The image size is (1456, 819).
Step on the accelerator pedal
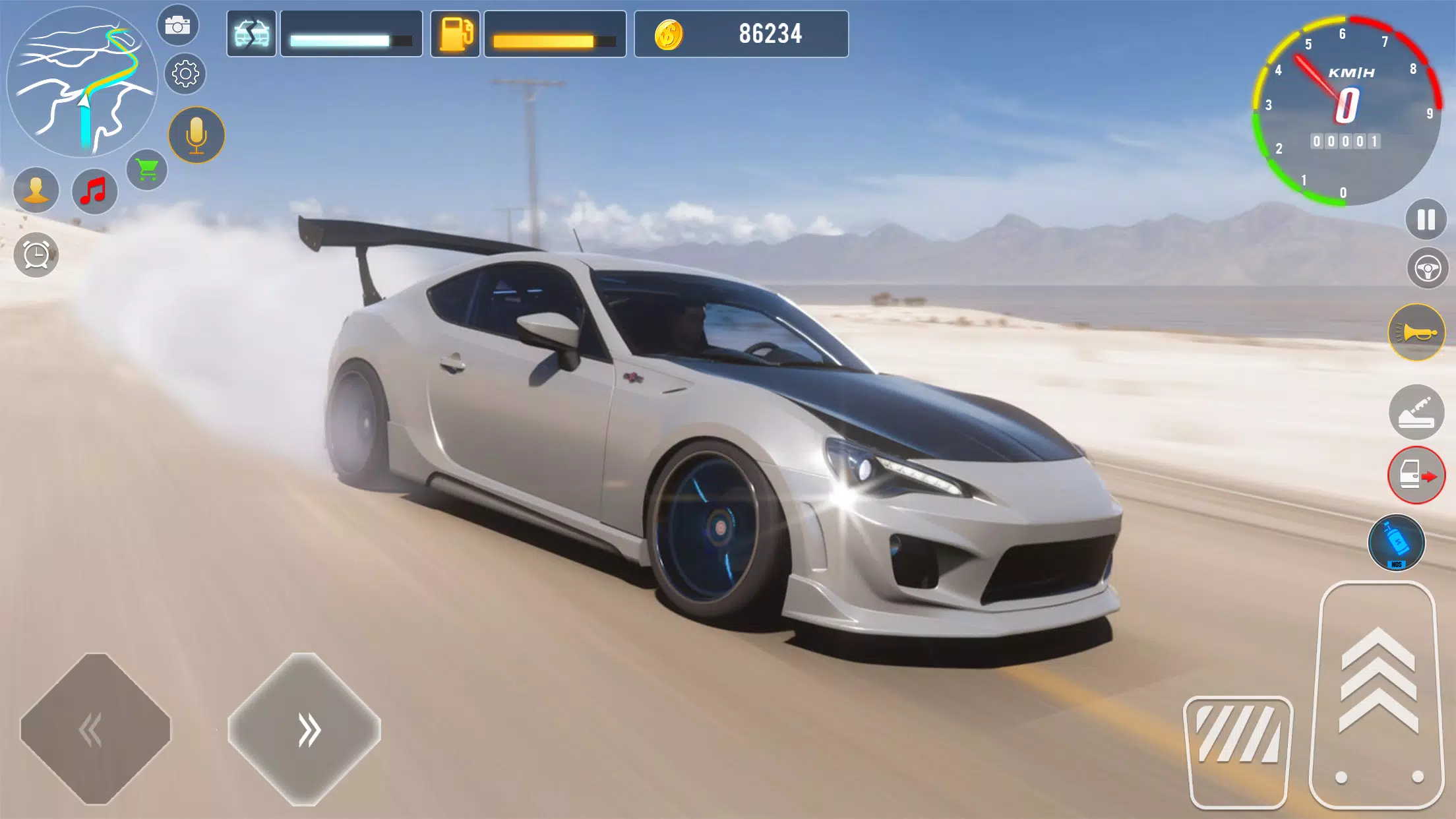(x=1377, y=696)
